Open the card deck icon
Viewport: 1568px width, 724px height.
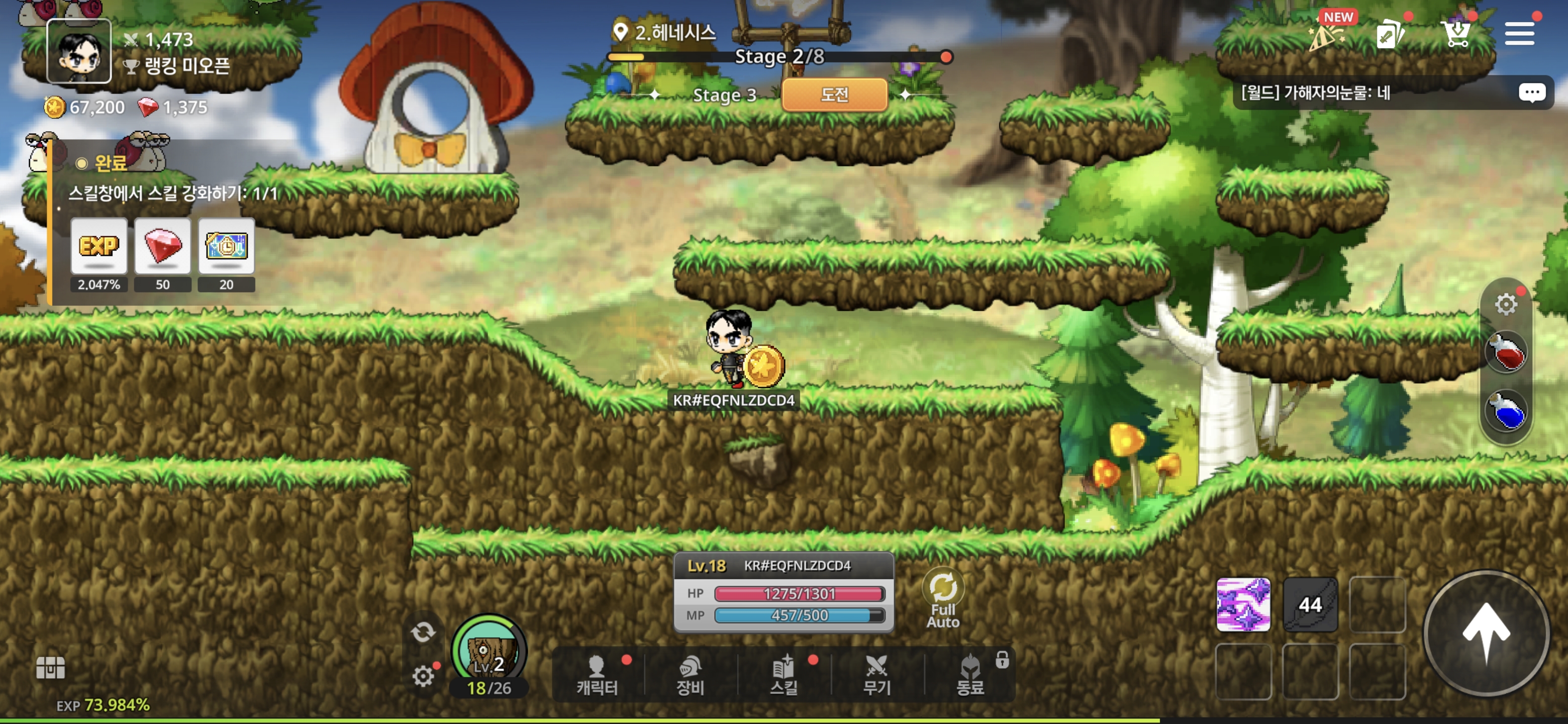pyautogui.click(x=1390, y=35)
